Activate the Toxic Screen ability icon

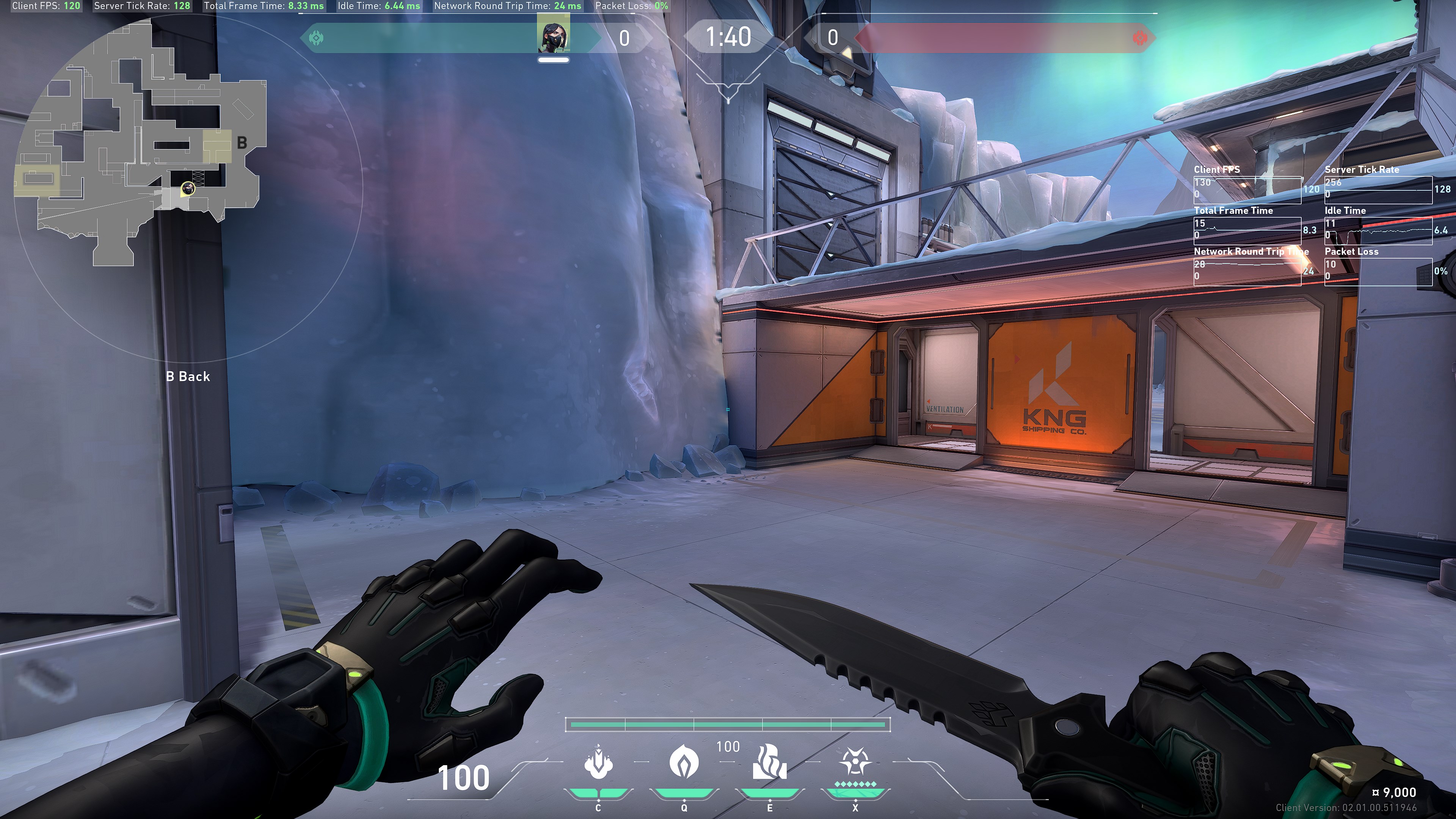point(769,763)
